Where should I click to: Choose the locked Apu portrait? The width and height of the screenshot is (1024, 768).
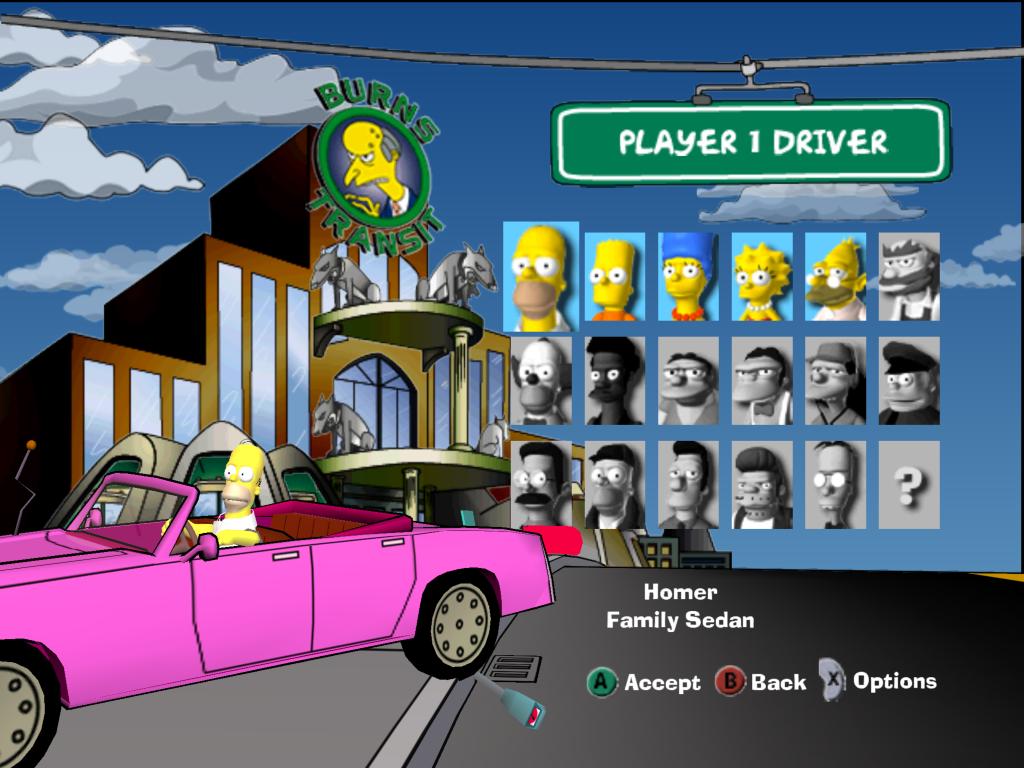tap(614, 381)
